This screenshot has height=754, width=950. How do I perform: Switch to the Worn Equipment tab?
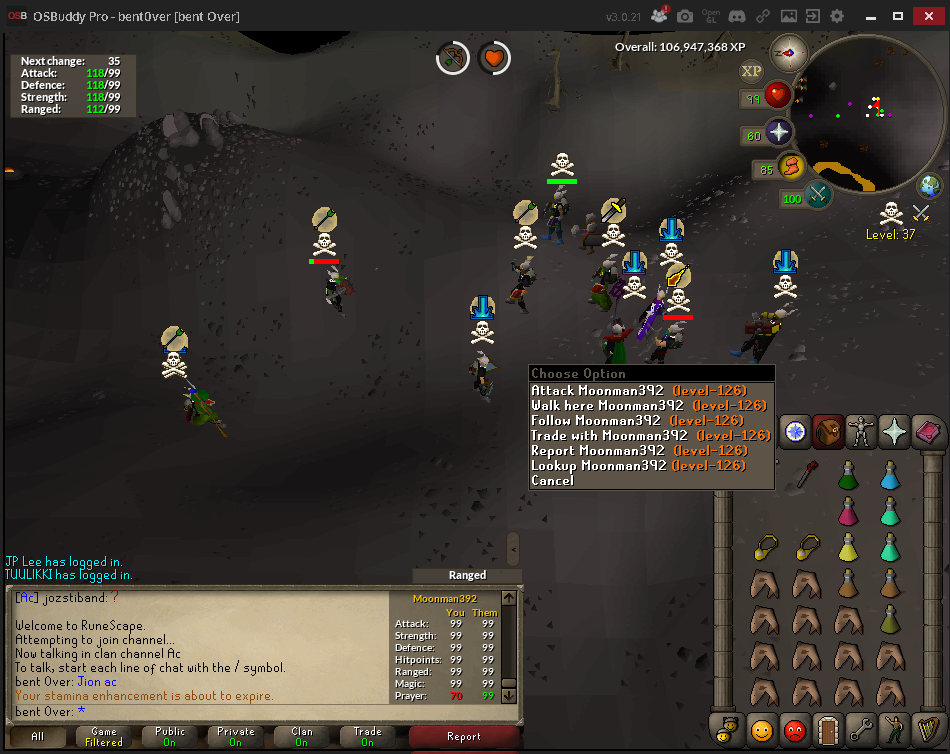[860, 431]
